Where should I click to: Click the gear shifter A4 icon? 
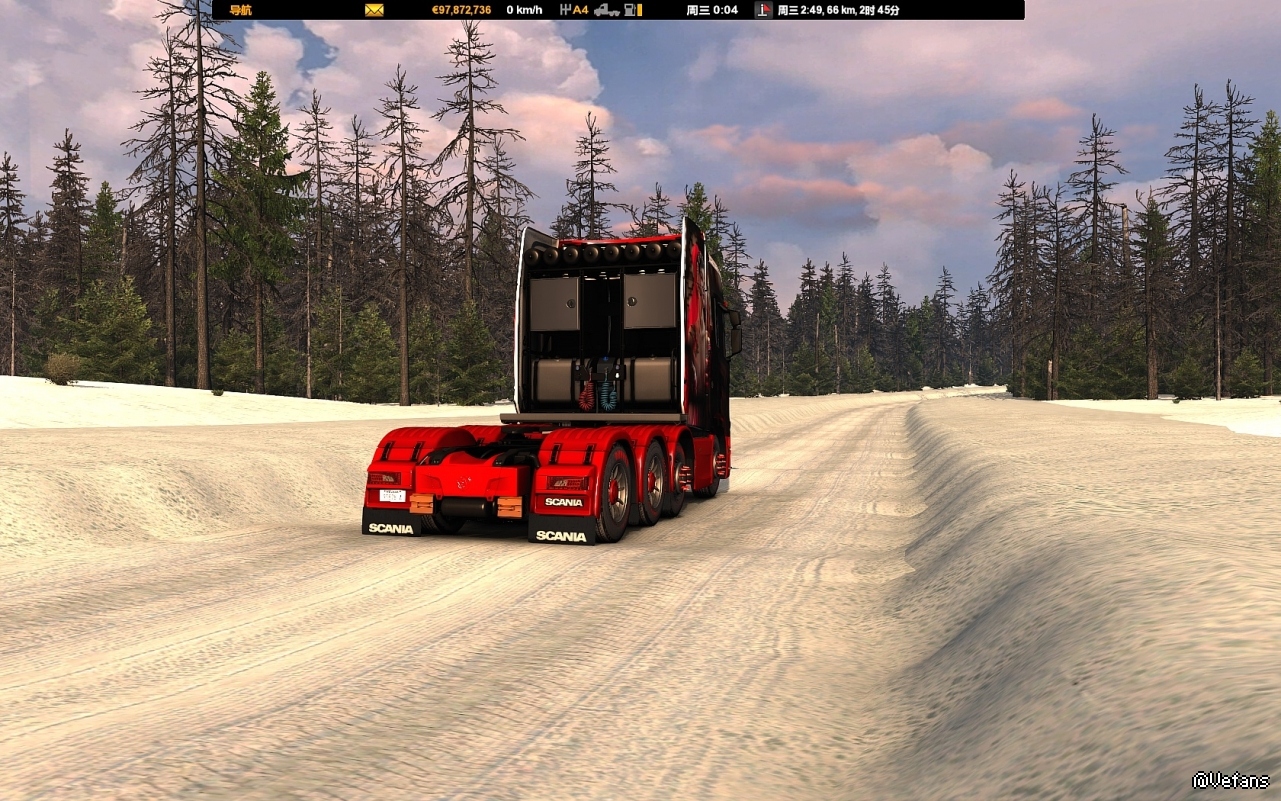tap(574, 10)
